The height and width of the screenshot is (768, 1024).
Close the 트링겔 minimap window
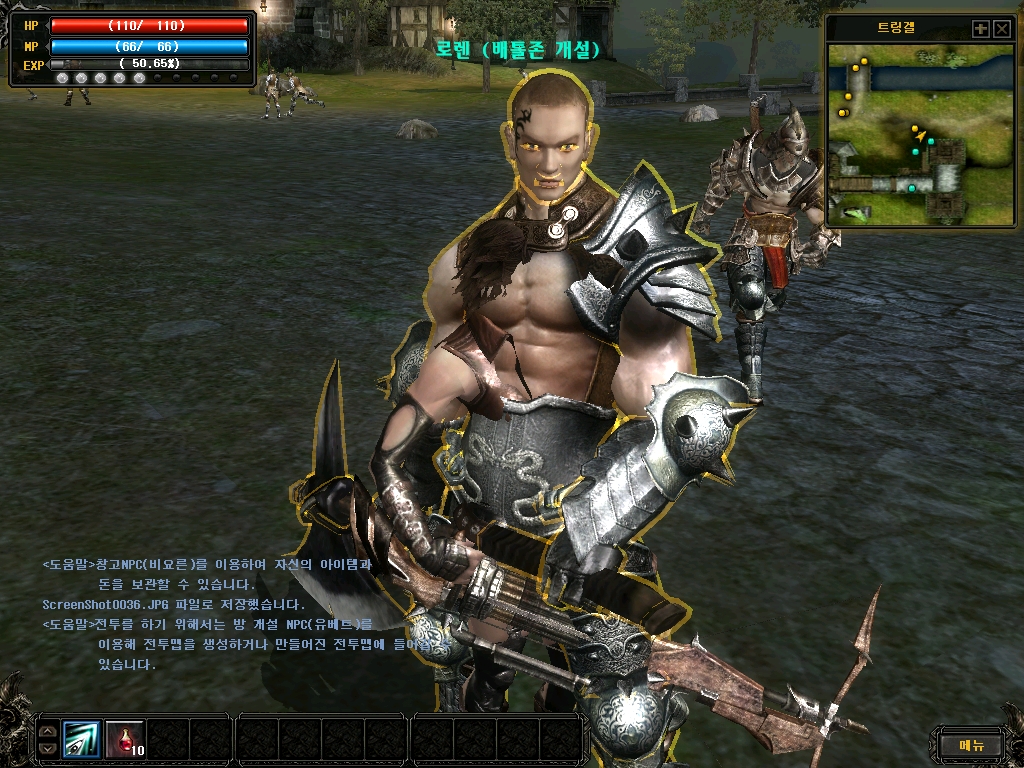(1002, 29)
